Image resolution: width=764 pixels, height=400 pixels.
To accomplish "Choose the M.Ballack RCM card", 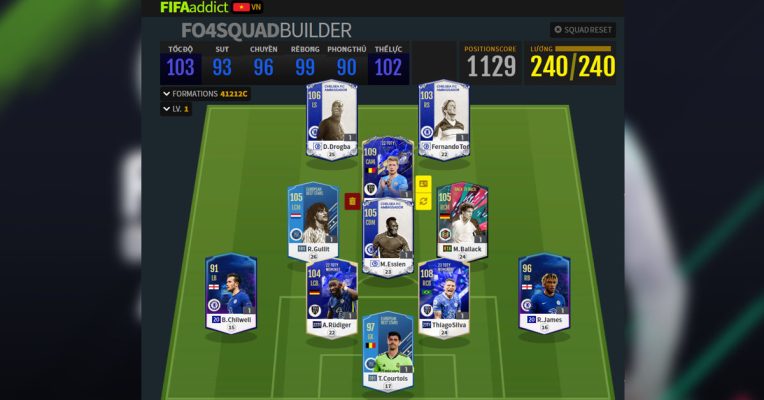I will pyautogui.click(x=462, y=222).
